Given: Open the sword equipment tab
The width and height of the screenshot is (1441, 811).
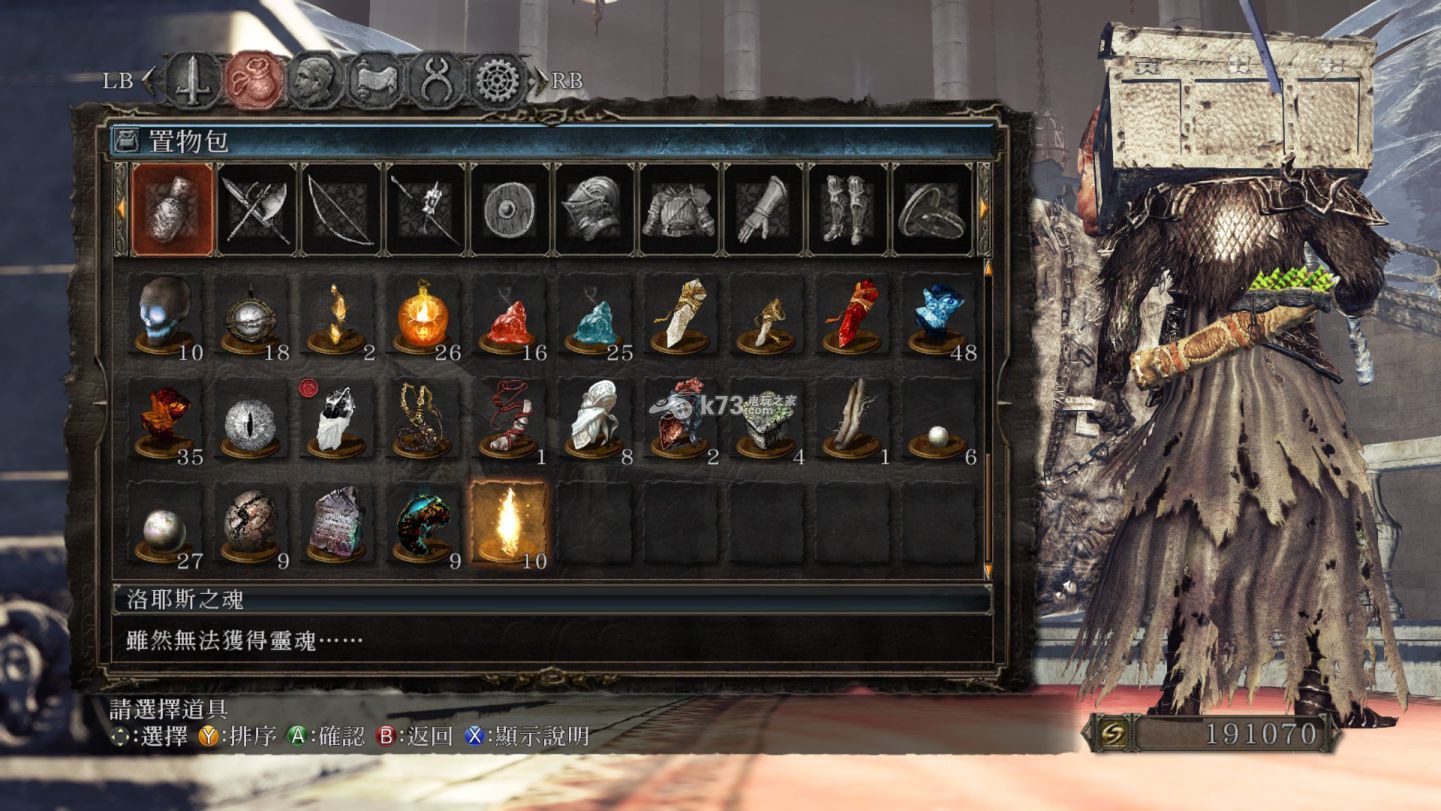Looking at the screenshot, I should coord(191,81).
